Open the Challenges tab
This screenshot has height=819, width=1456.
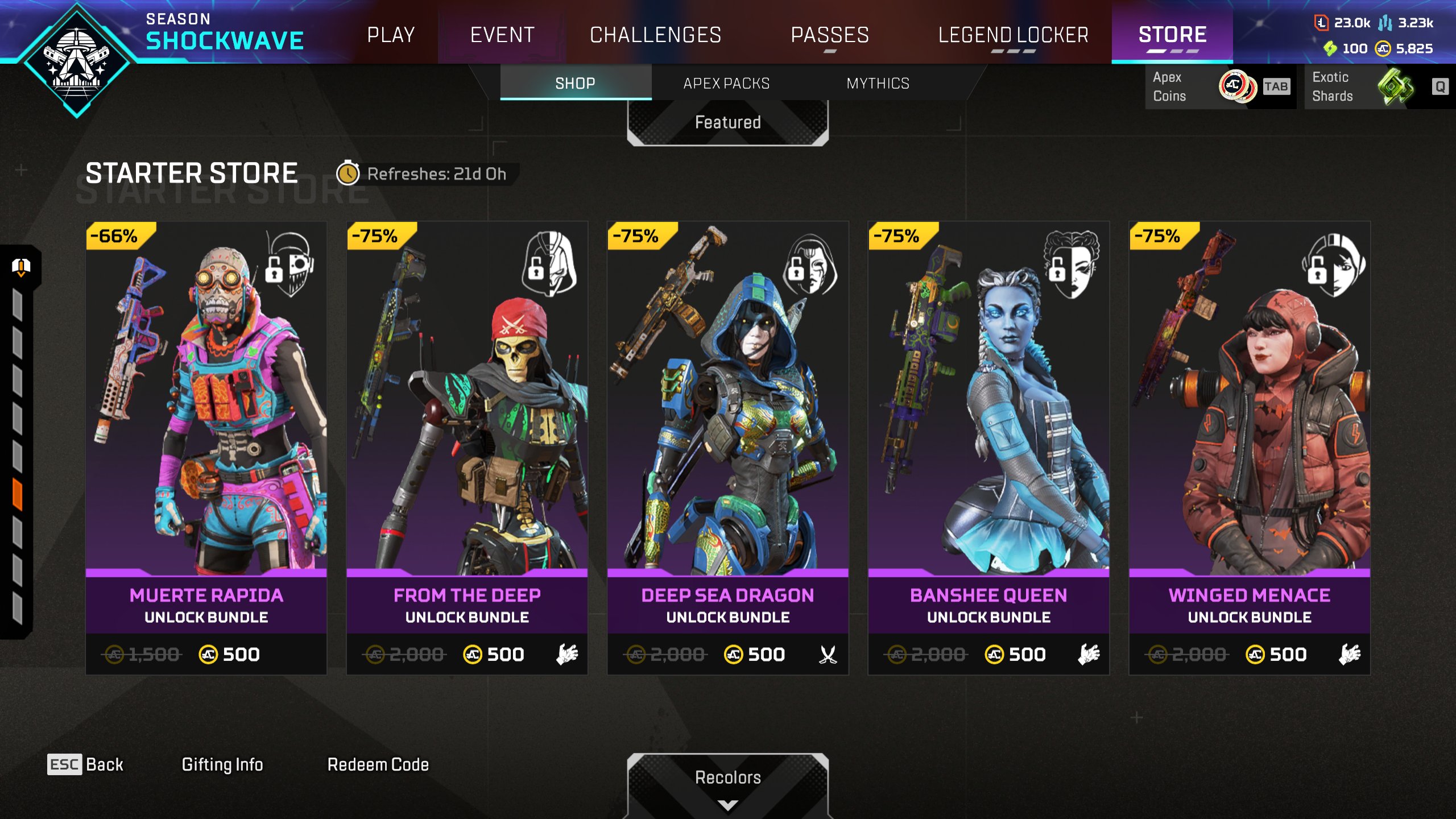coord(655,35)
